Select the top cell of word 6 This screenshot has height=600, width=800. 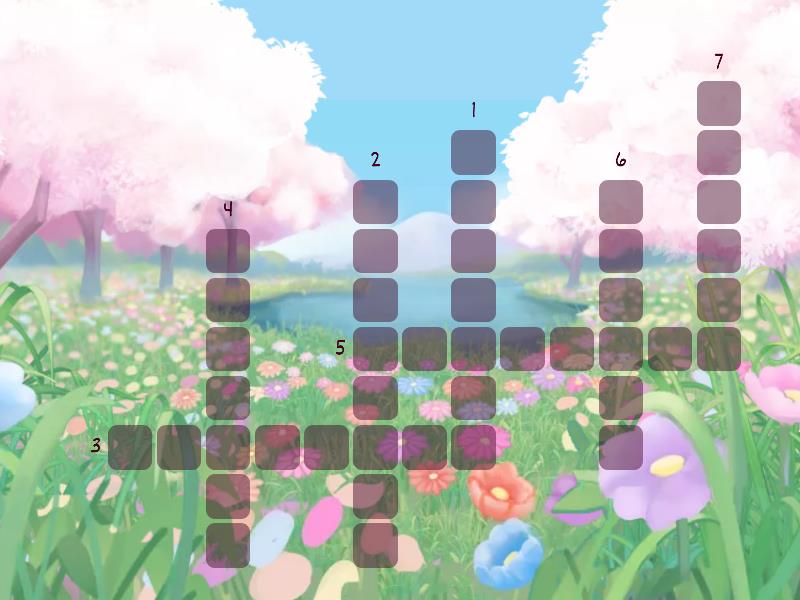tap(620, 201)
